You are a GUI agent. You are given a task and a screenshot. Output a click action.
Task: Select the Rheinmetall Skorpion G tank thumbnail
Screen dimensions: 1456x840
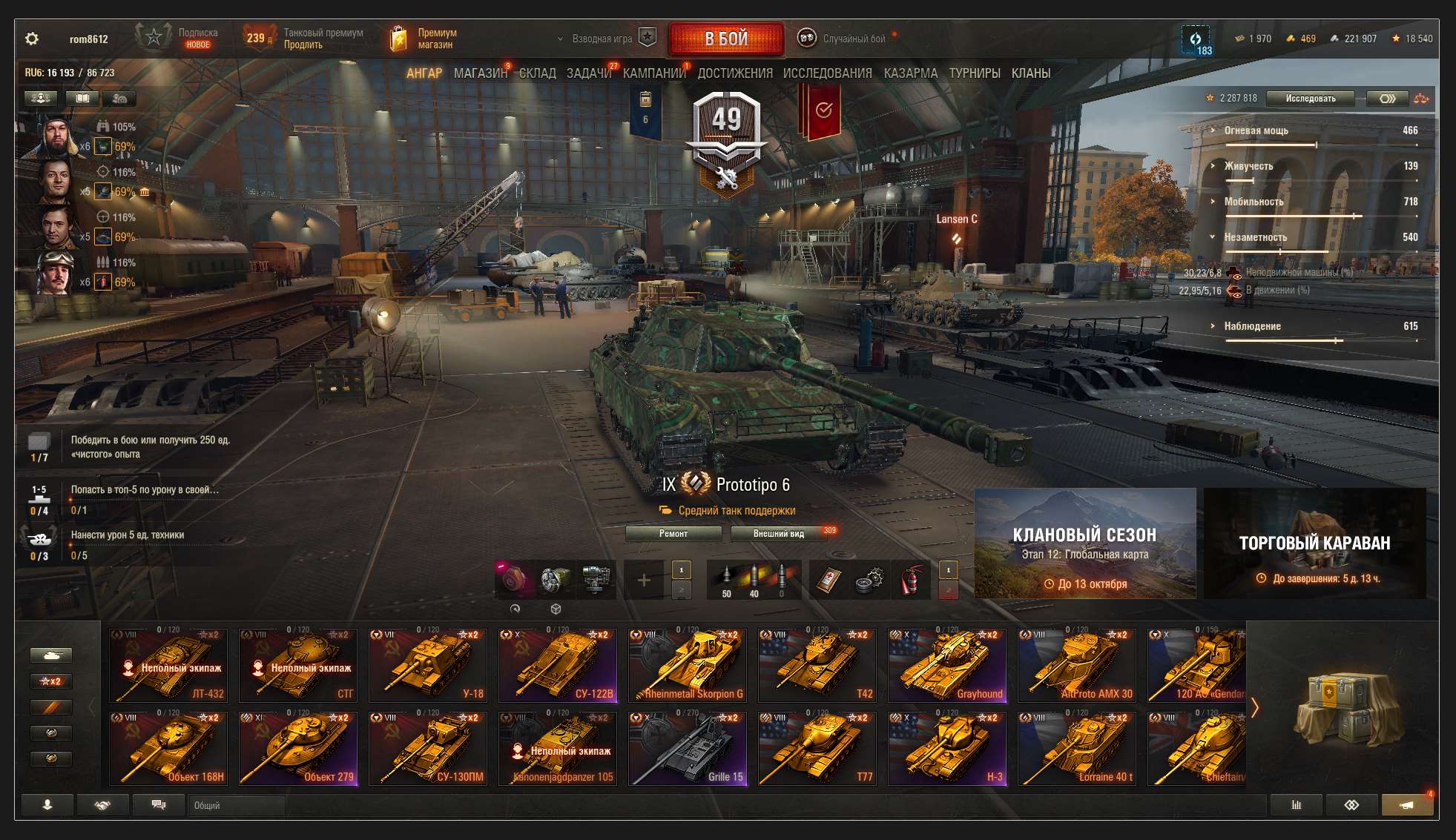coord(688,665)
